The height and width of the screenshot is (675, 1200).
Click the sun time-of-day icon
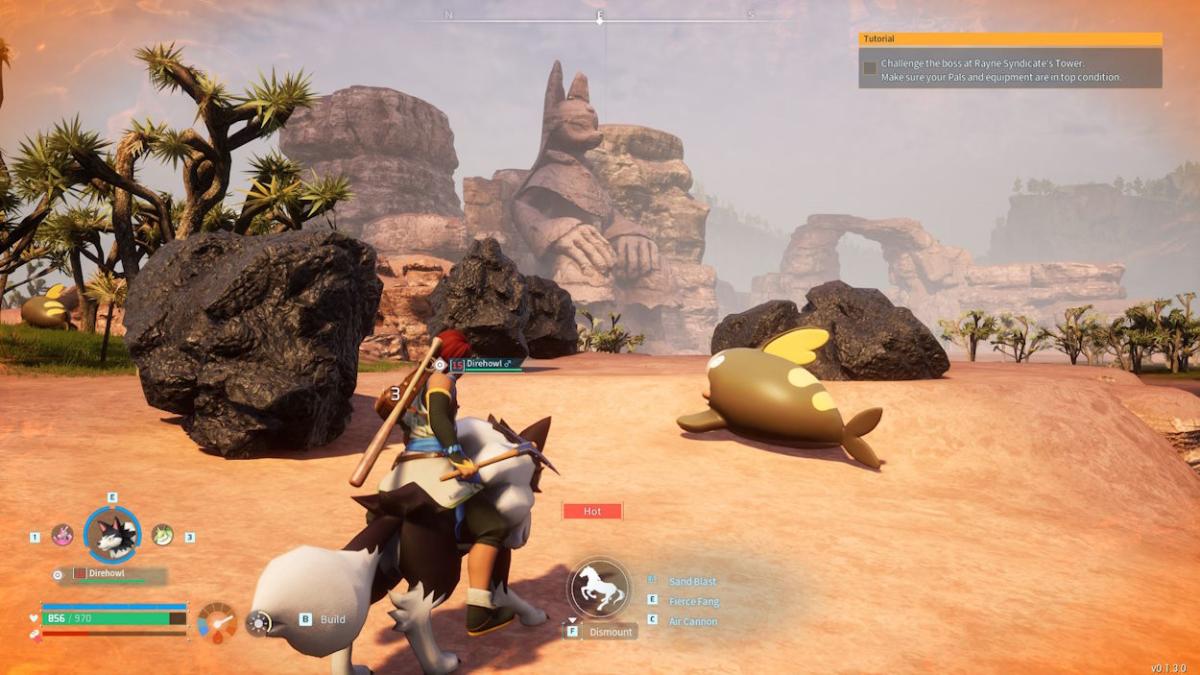(259, 622)
